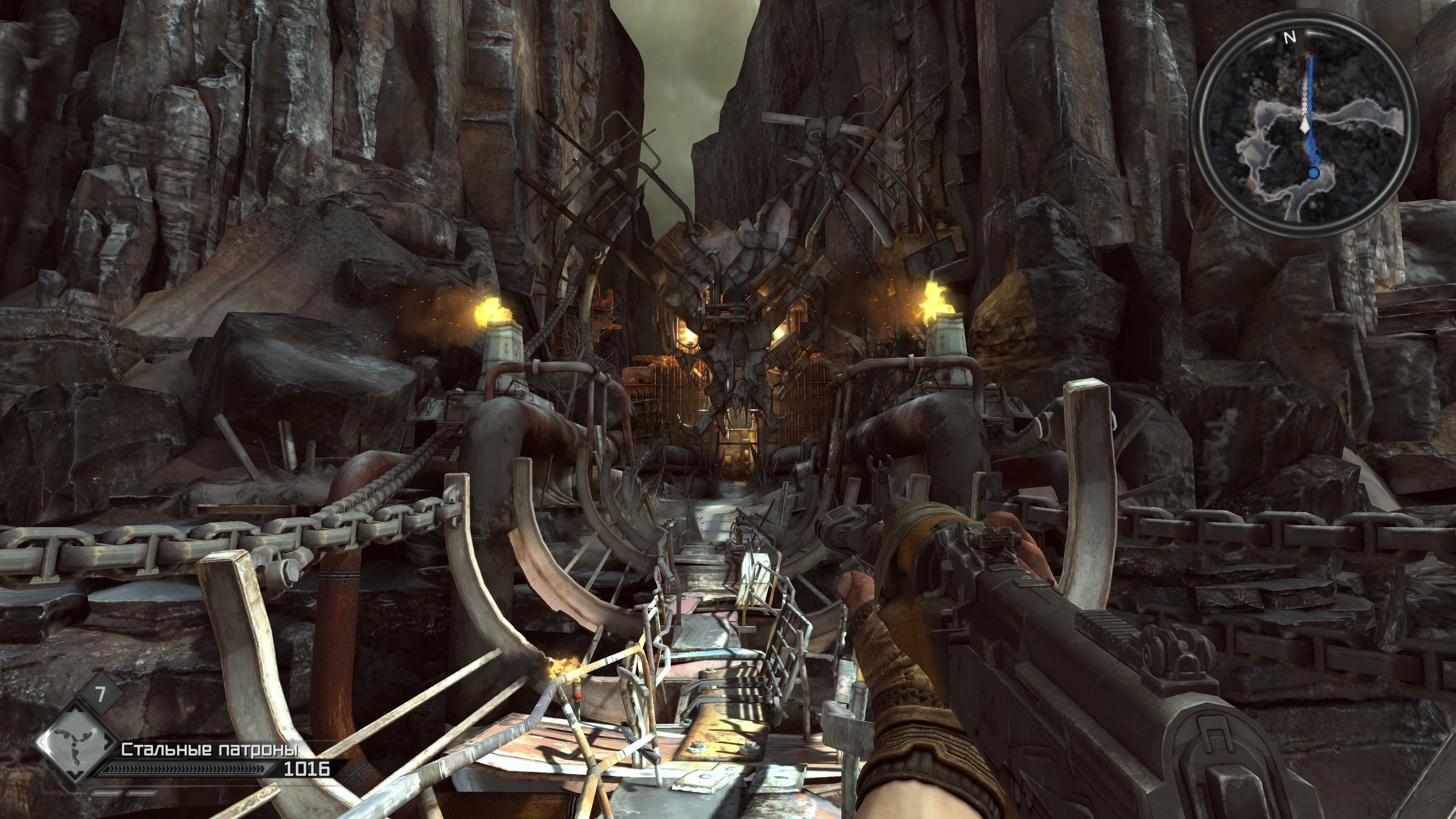This screenshot has width=1456, height=819.
Task: Click the blue objective marker on minimap
Action: click(1313, 173)
